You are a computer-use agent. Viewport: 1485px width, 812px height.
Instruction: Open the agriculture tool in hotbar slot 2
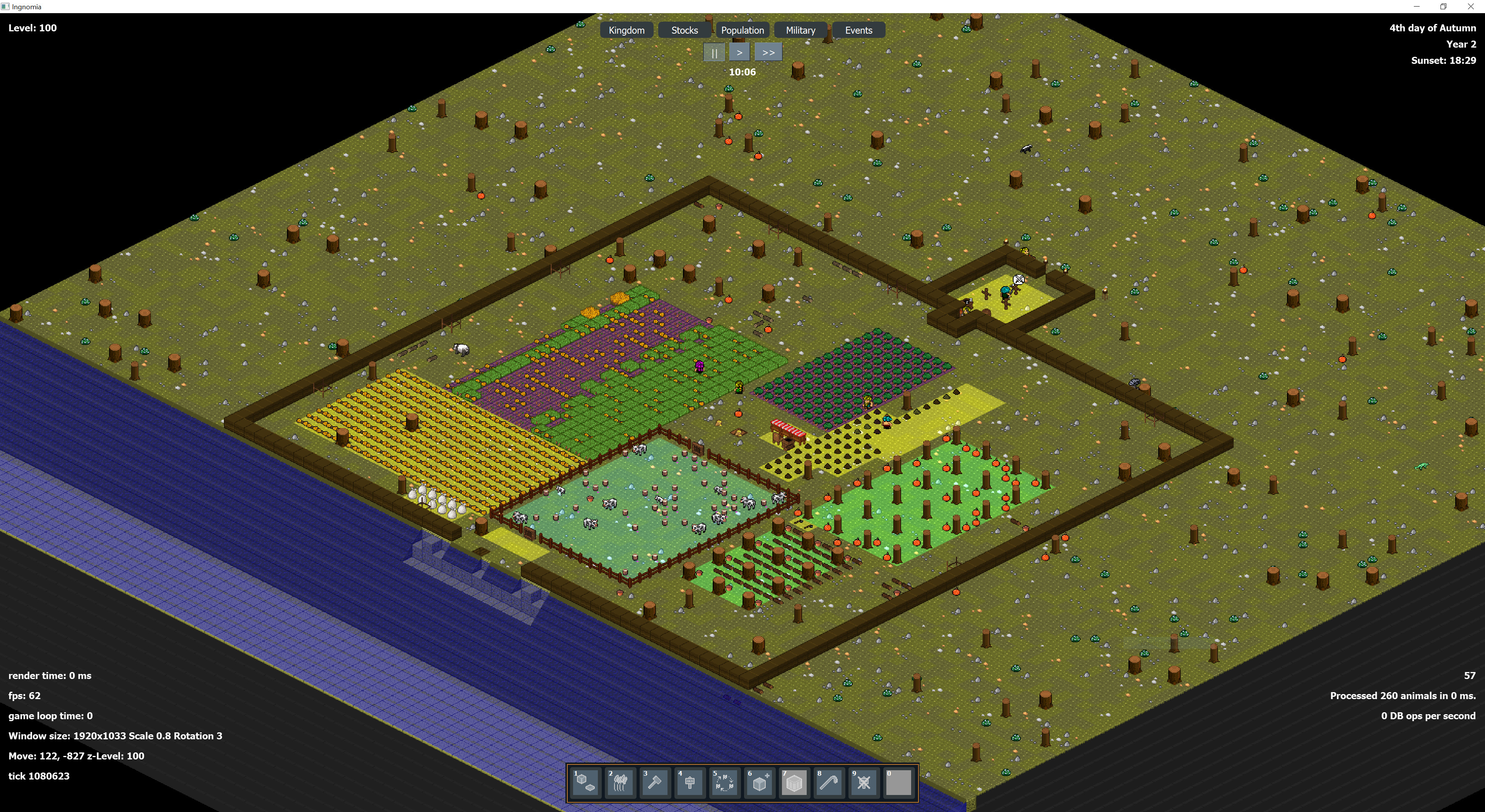(620, 783)
